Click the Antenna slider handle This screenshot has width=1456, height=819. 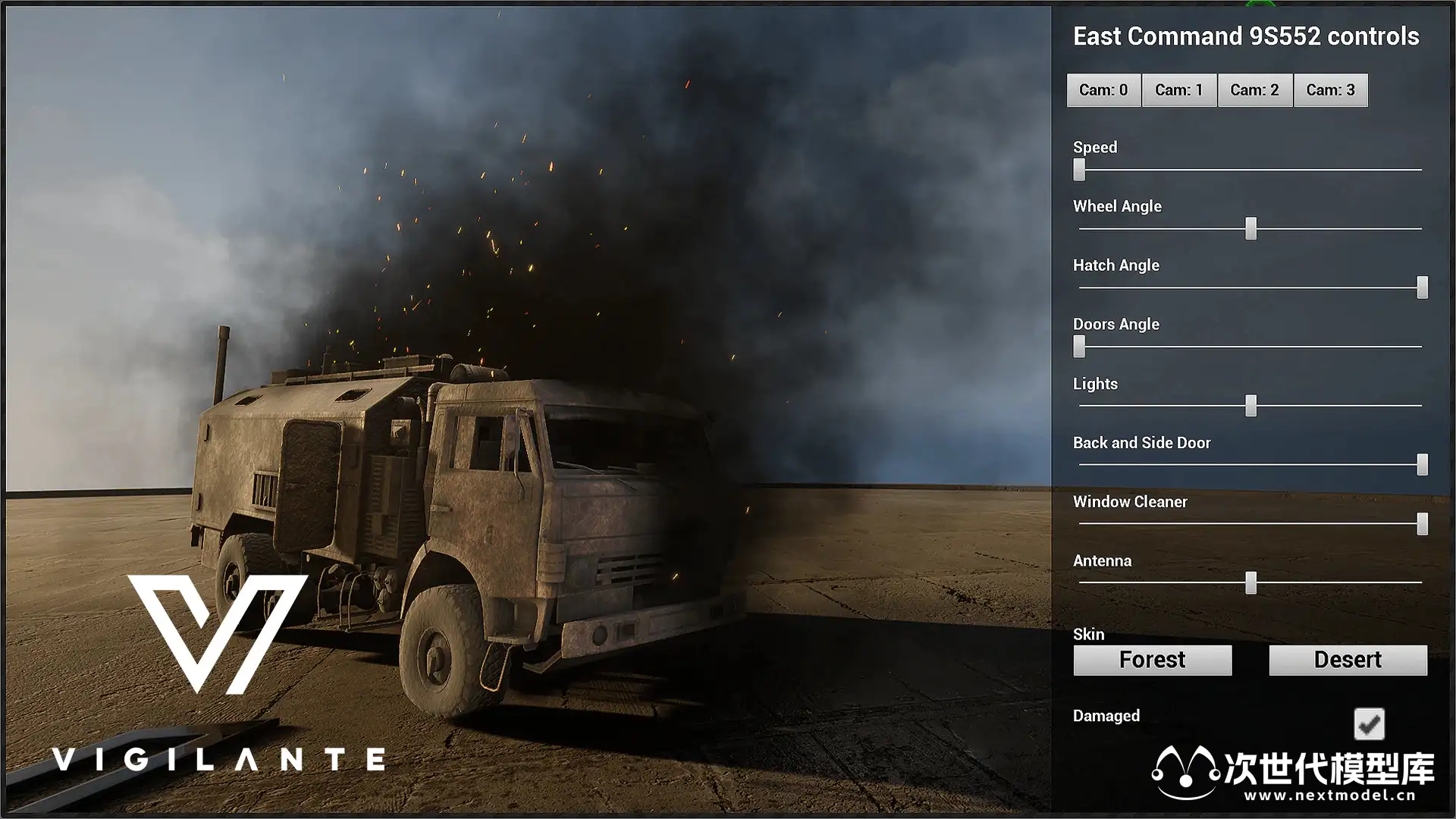pyautogui.click(x=1251, y=582)
